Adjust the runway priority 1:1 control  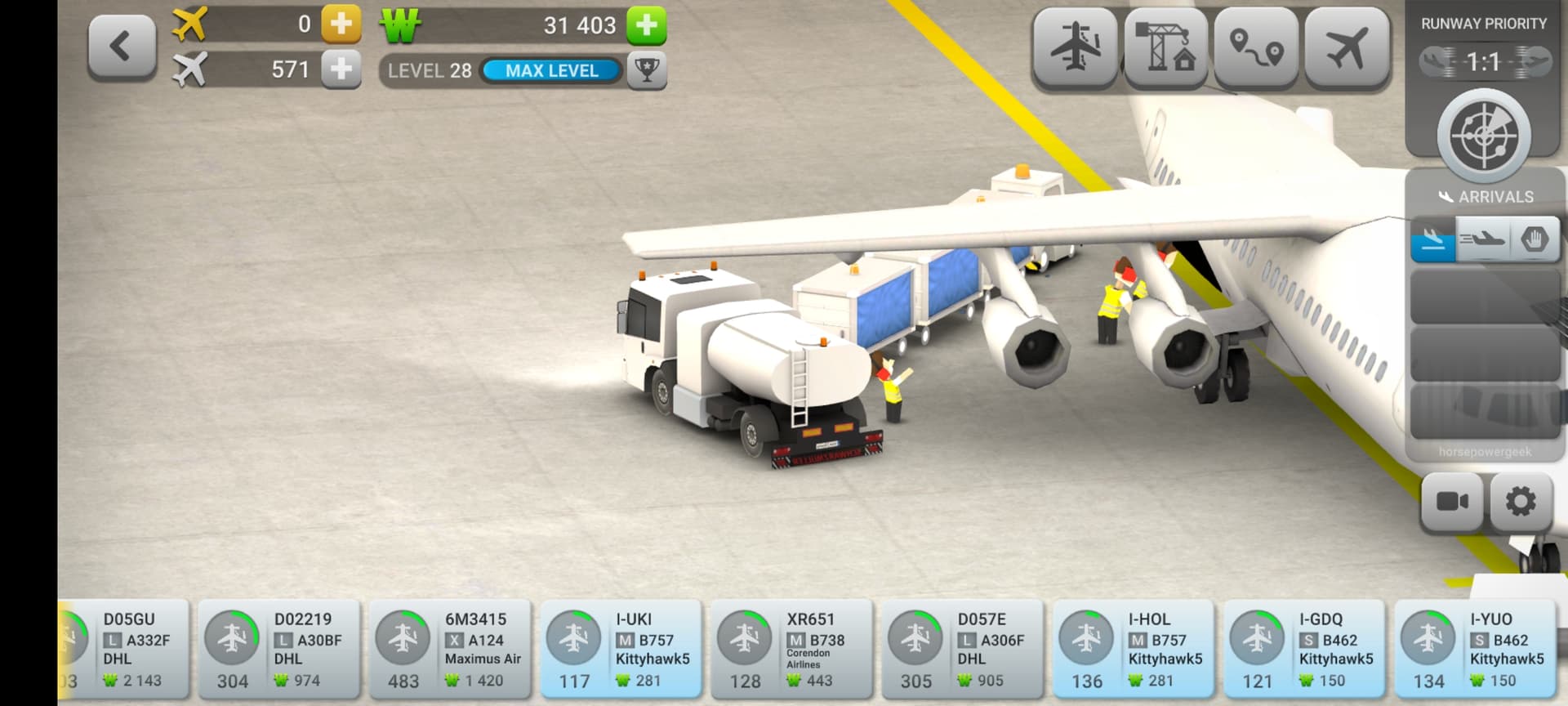click(1484, 62)
